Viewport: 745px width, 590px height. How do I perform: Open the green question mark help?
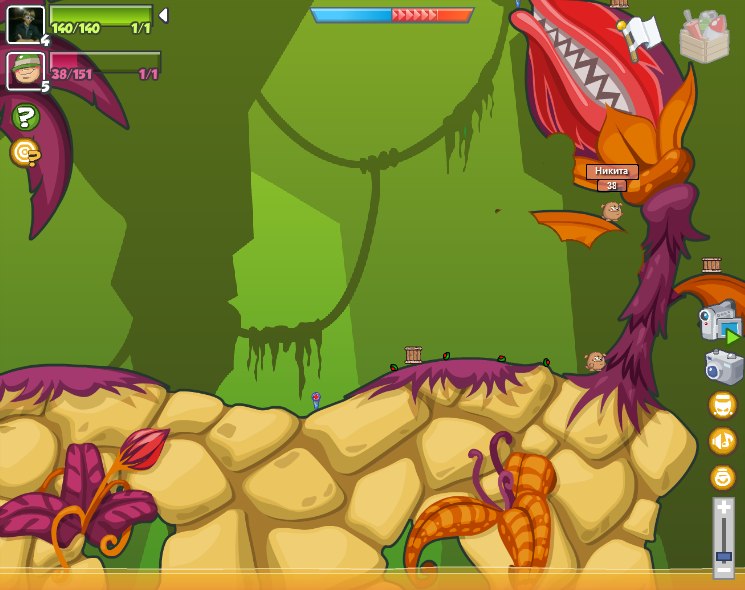tap(25, 117)
